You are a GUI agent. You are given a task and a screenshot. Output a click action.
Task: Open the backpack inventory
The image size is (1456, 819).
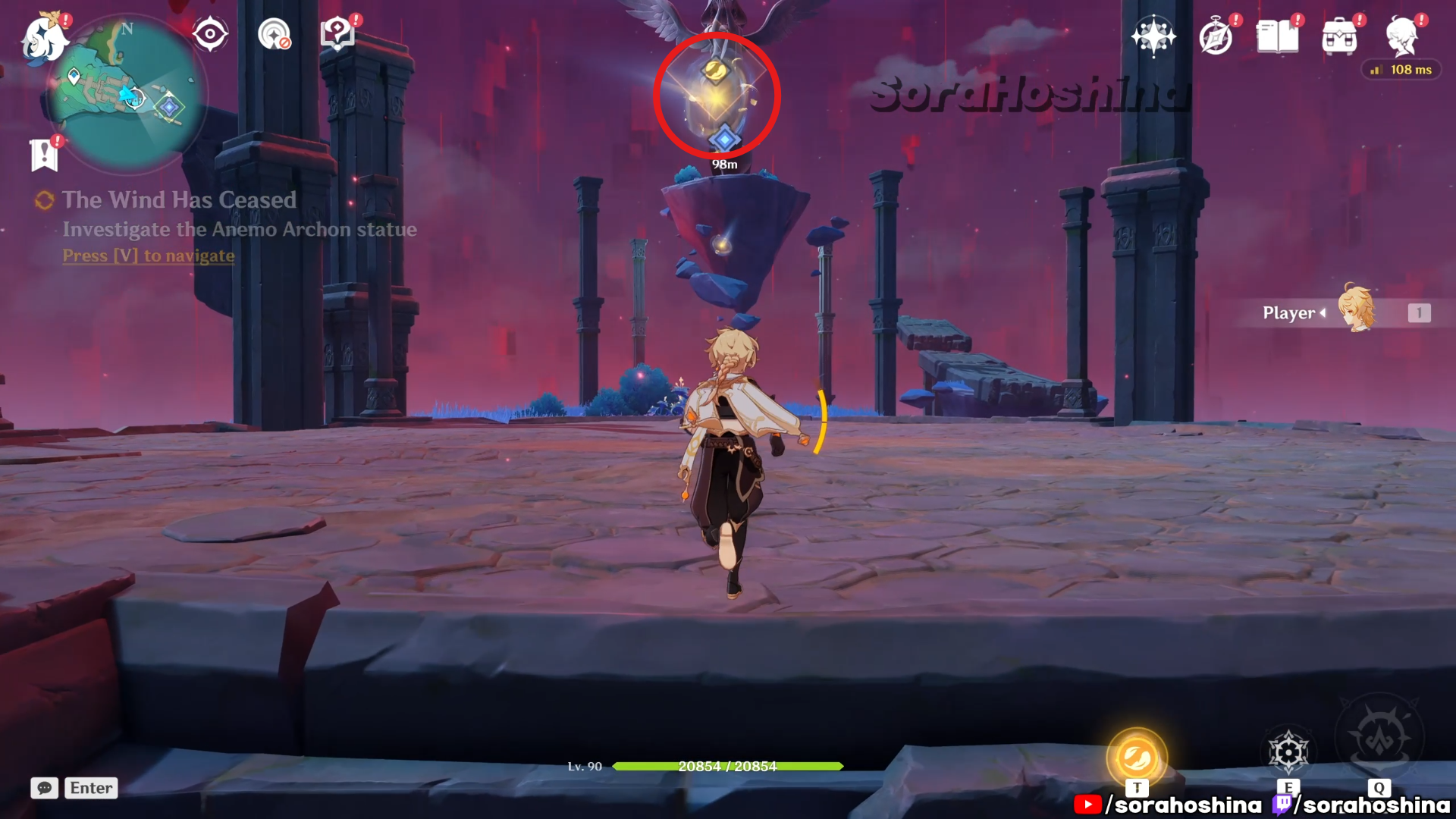1339,36
